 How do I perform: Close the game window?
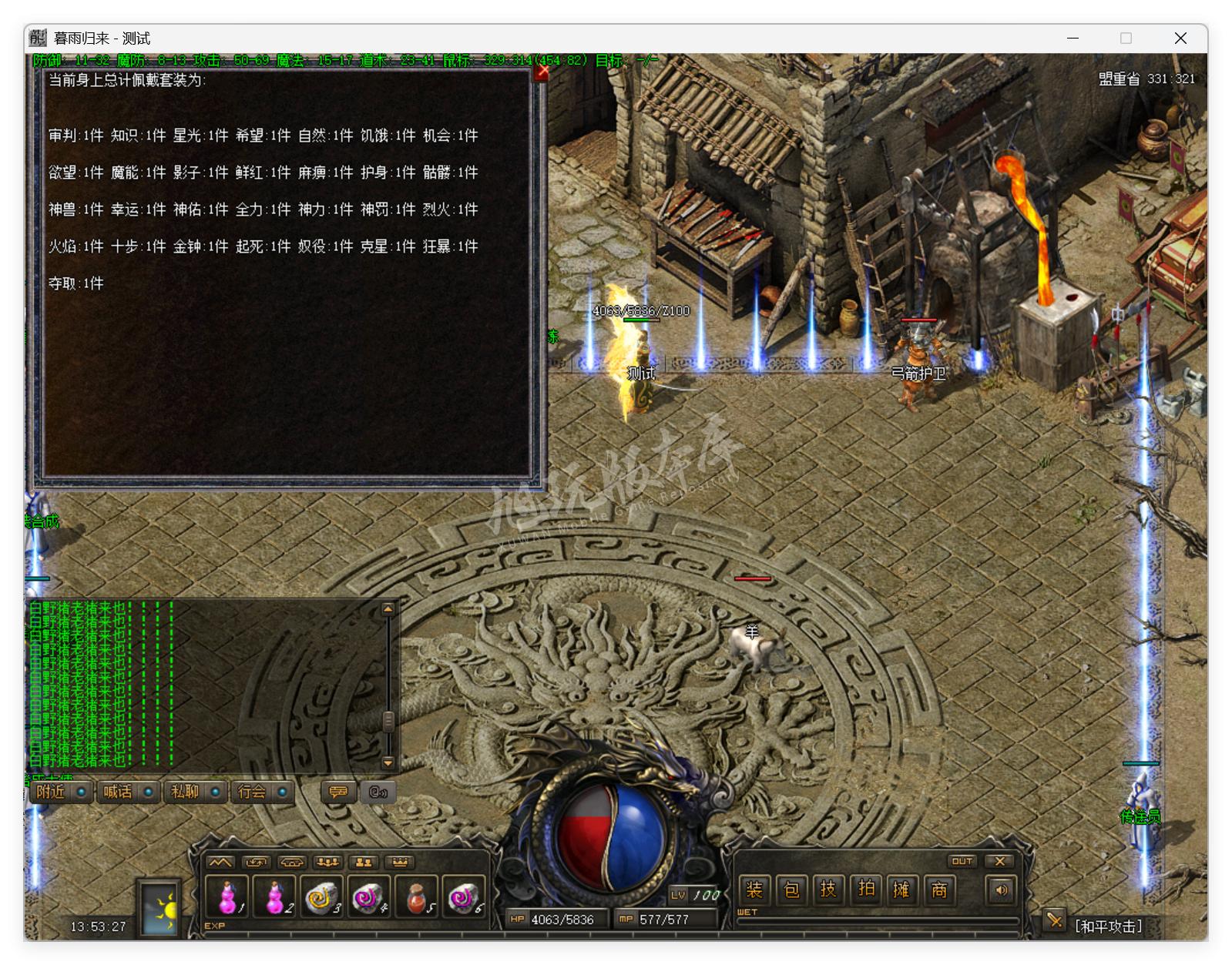point(1180,39)
